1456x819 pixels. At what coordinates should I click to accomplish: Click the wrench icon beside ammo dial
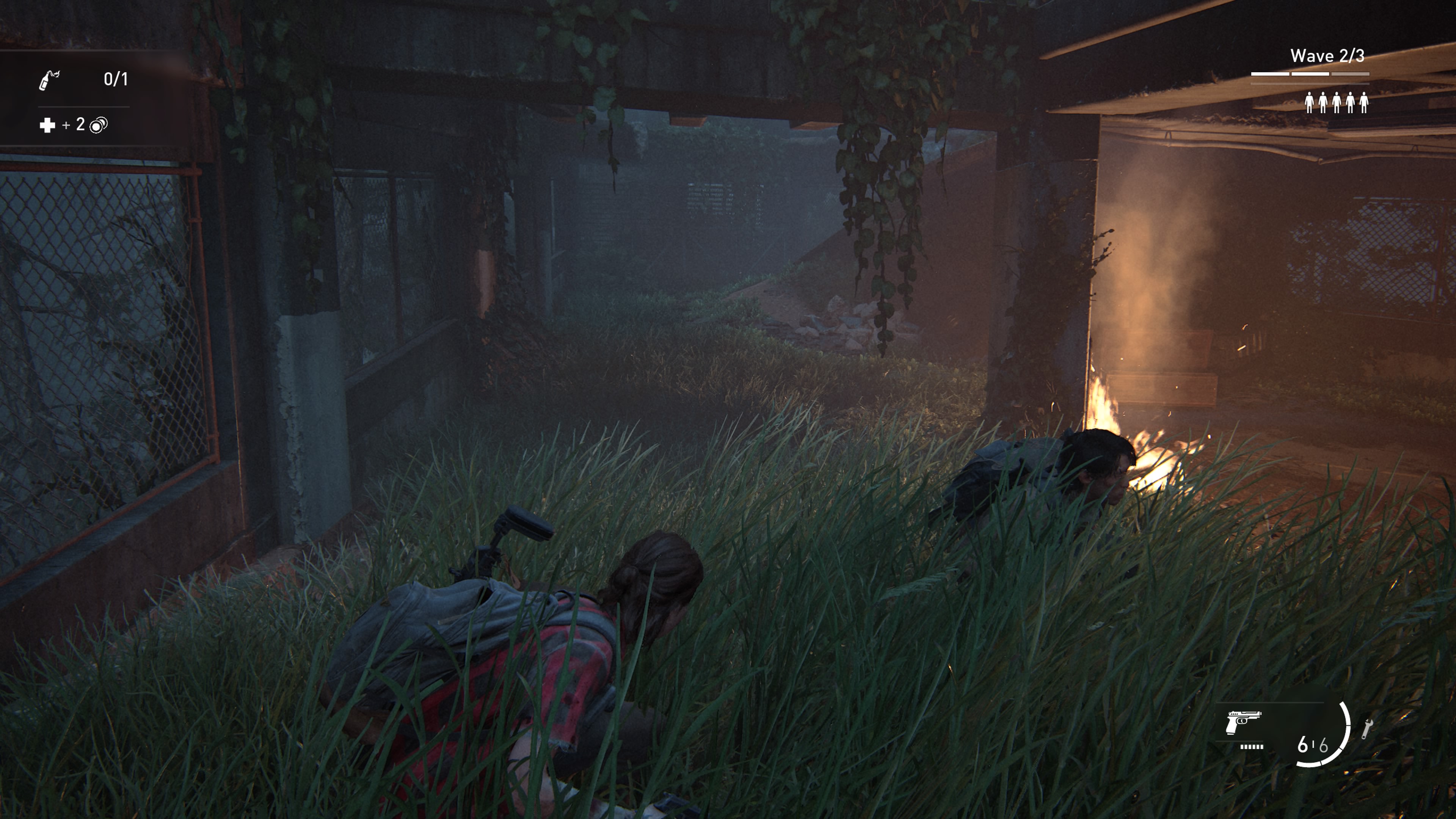coord(1367,728)
